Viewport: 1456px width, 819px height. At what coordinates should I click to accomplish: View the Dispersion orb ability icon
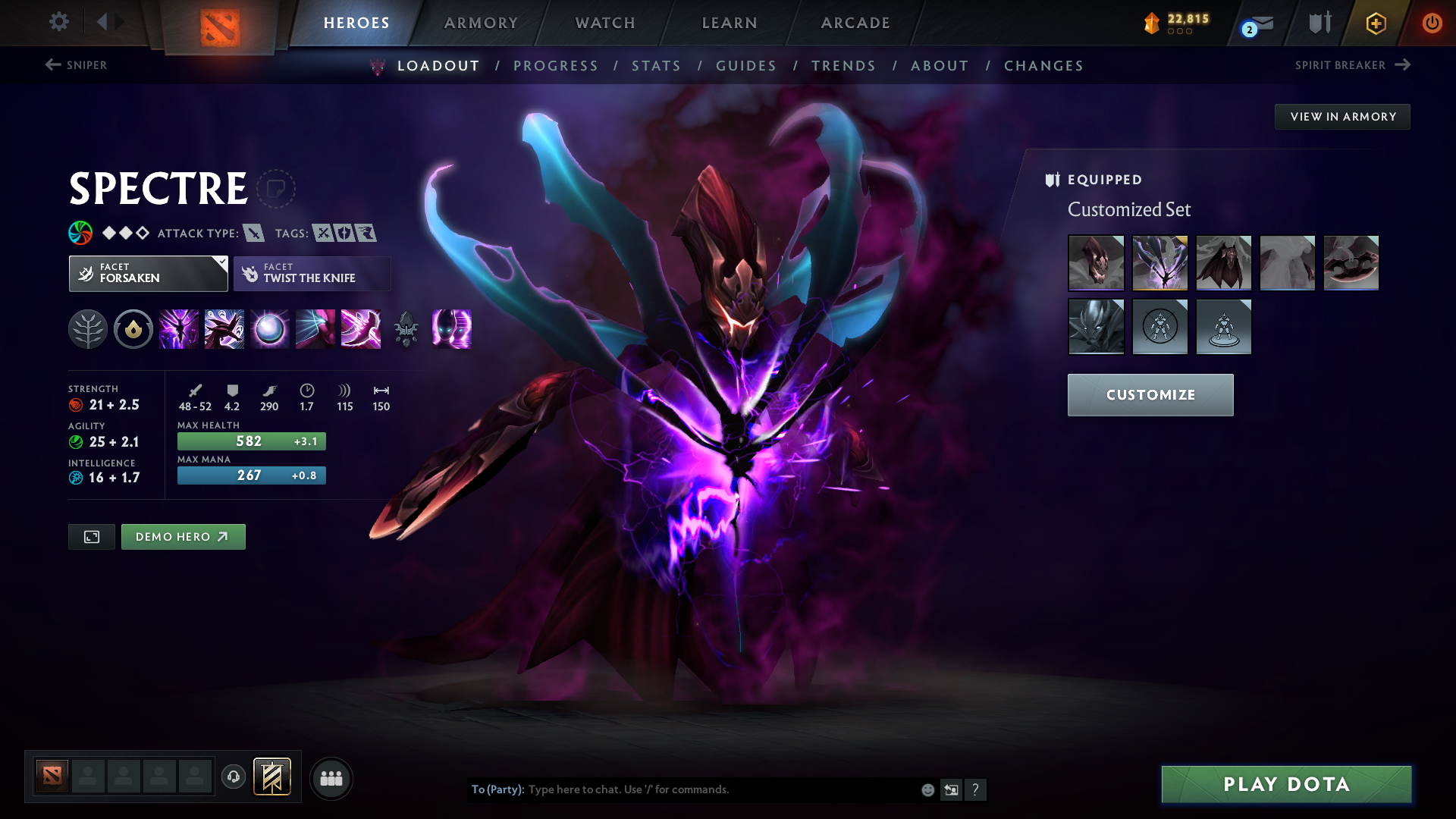tap(270, 329)
